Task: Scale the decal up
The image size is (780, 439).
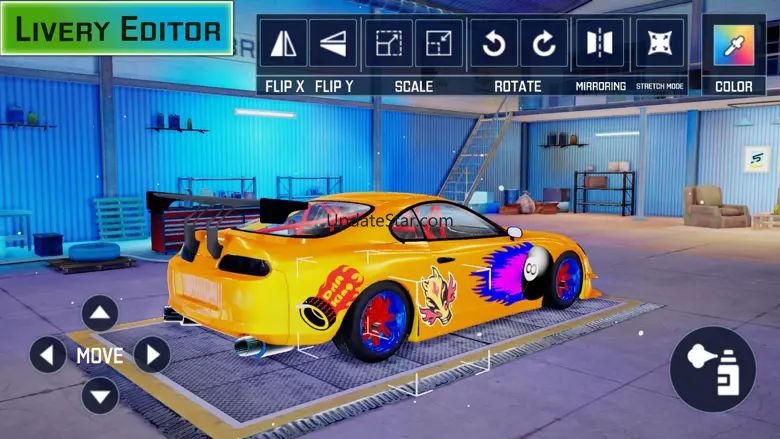Action: (389, 43)
